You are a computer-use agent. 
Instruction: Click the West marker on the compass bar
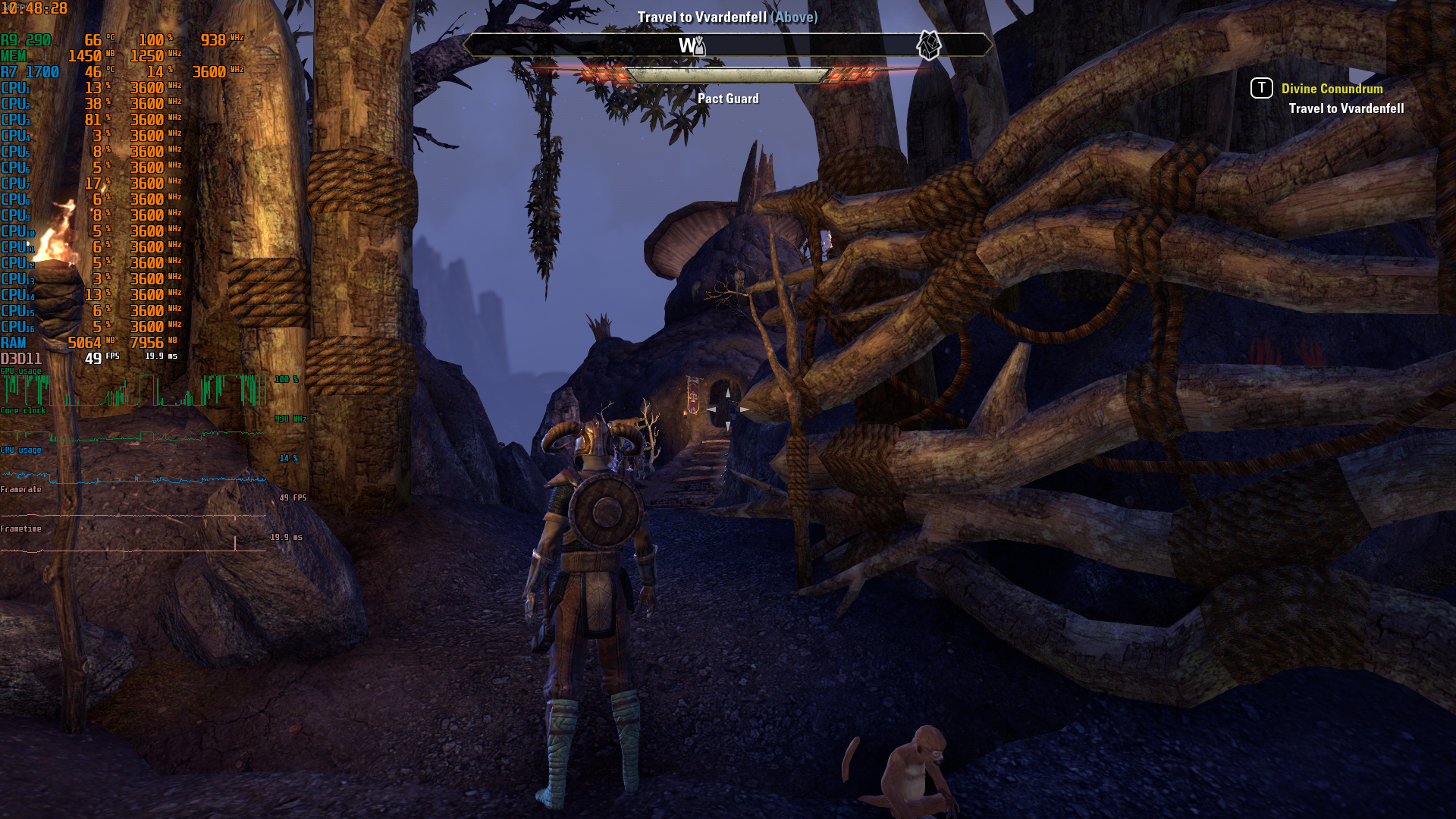(x=686, y=45)
